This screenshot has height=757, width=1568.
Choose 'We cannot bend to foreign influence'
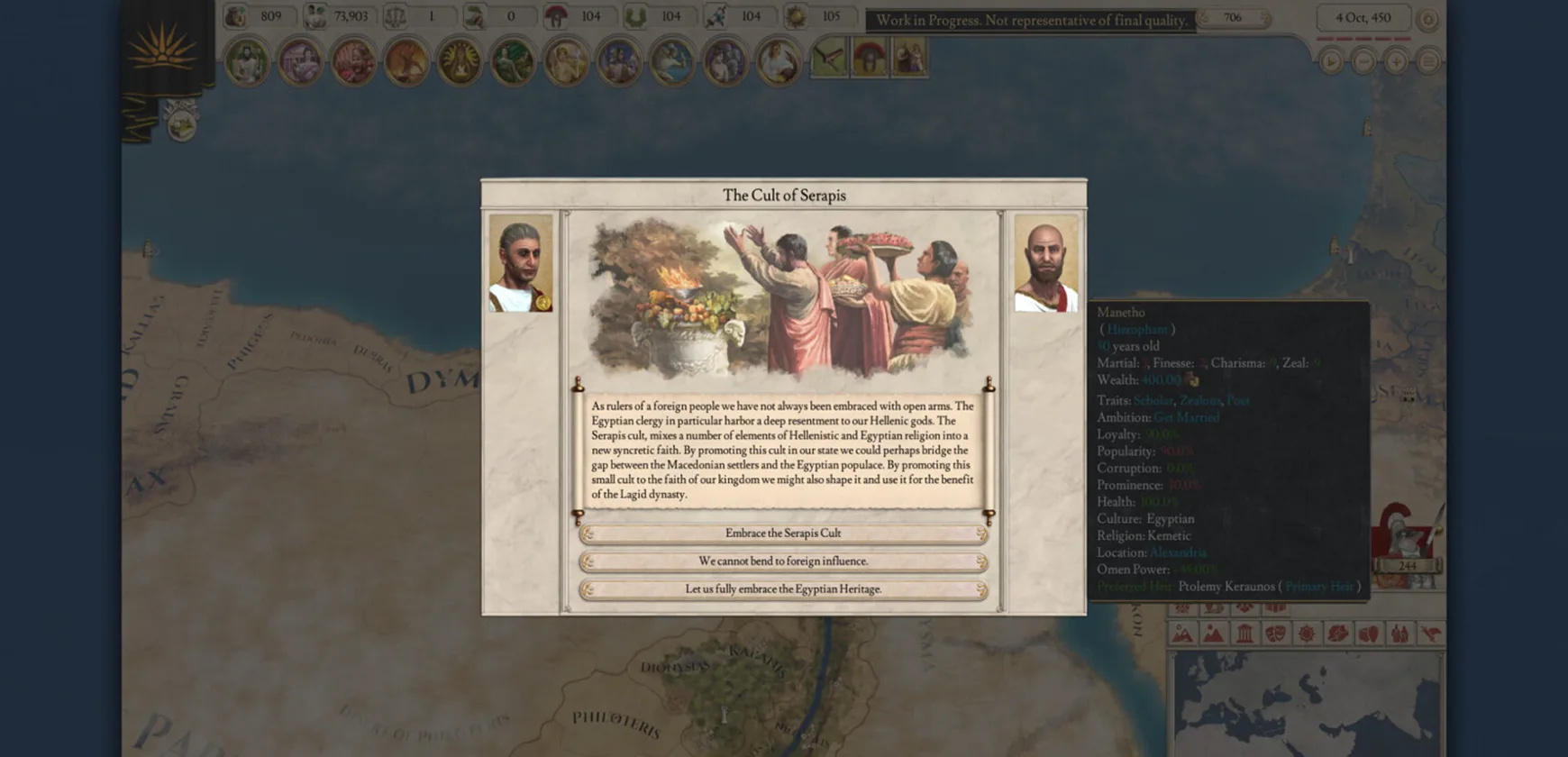pos(783,561)
